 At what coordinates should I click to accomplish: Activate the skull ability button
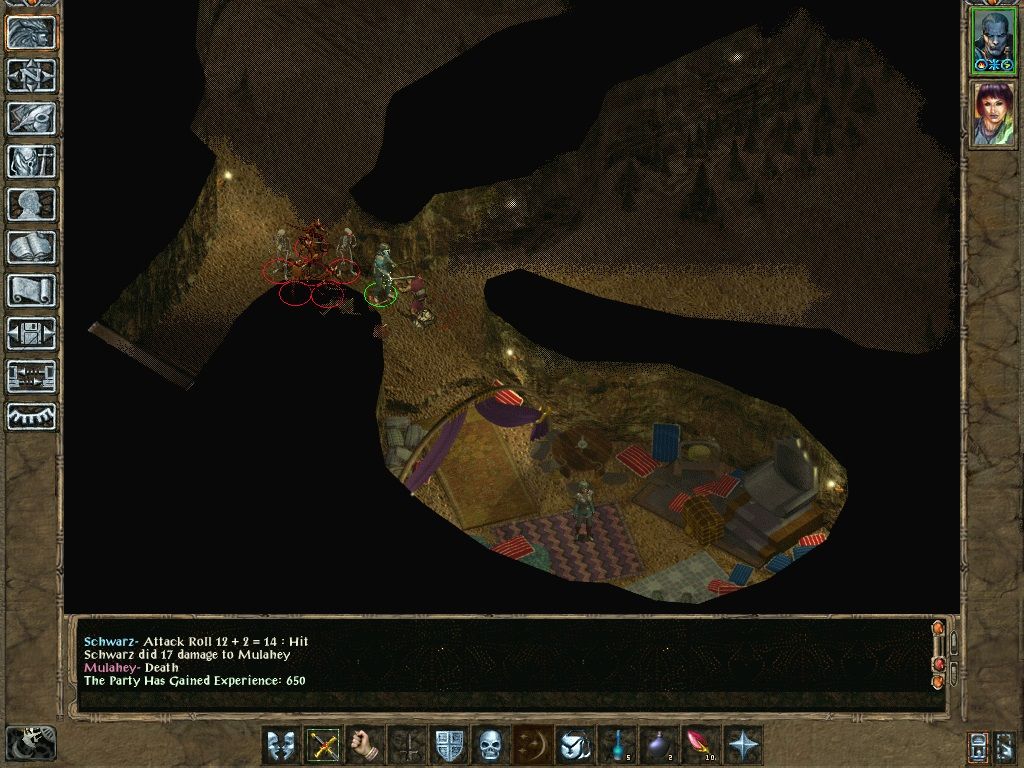coord(490,745)
